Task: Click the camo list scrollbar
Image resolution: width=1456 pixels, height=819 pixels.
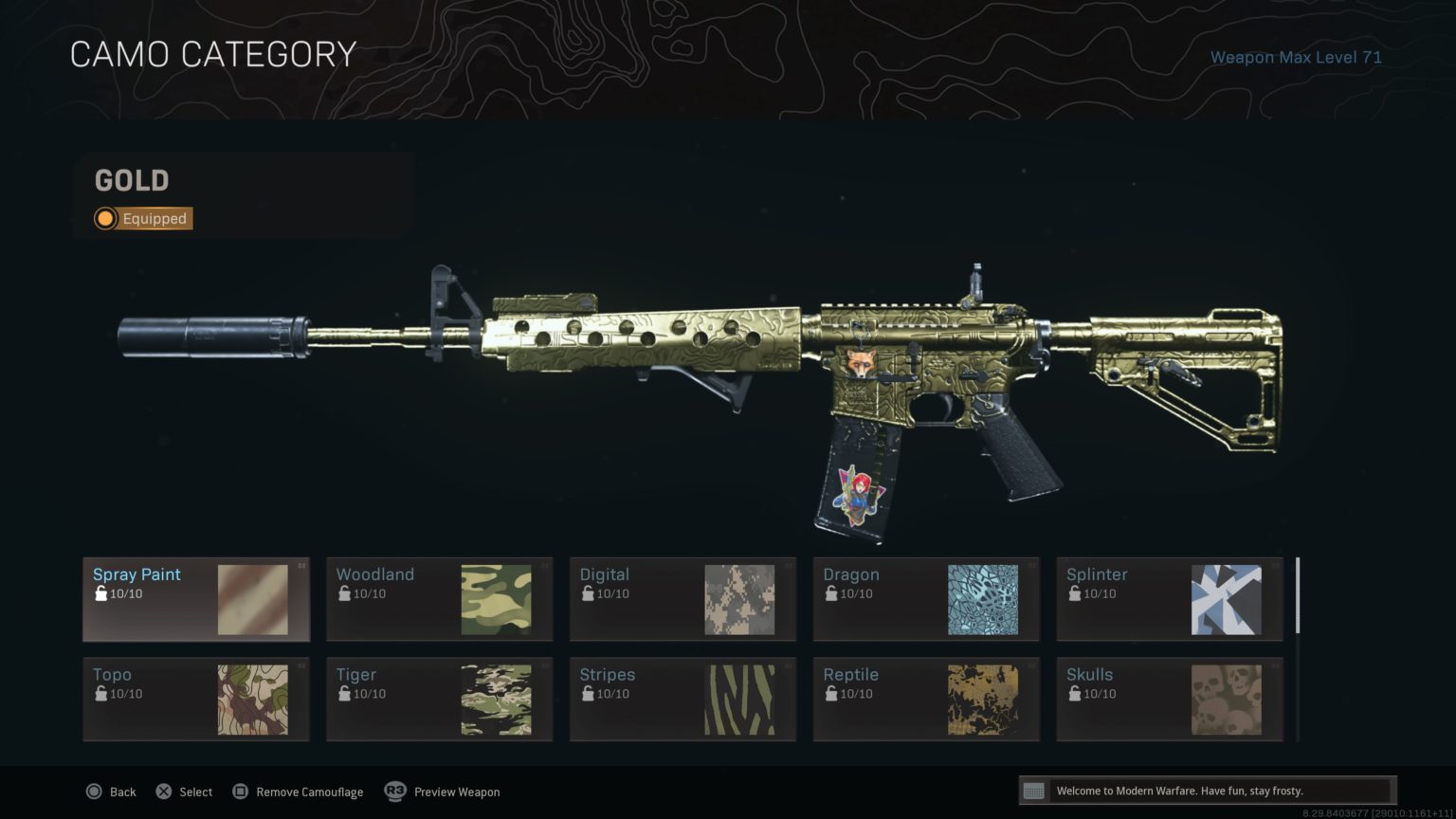Action: [1298, 597]
